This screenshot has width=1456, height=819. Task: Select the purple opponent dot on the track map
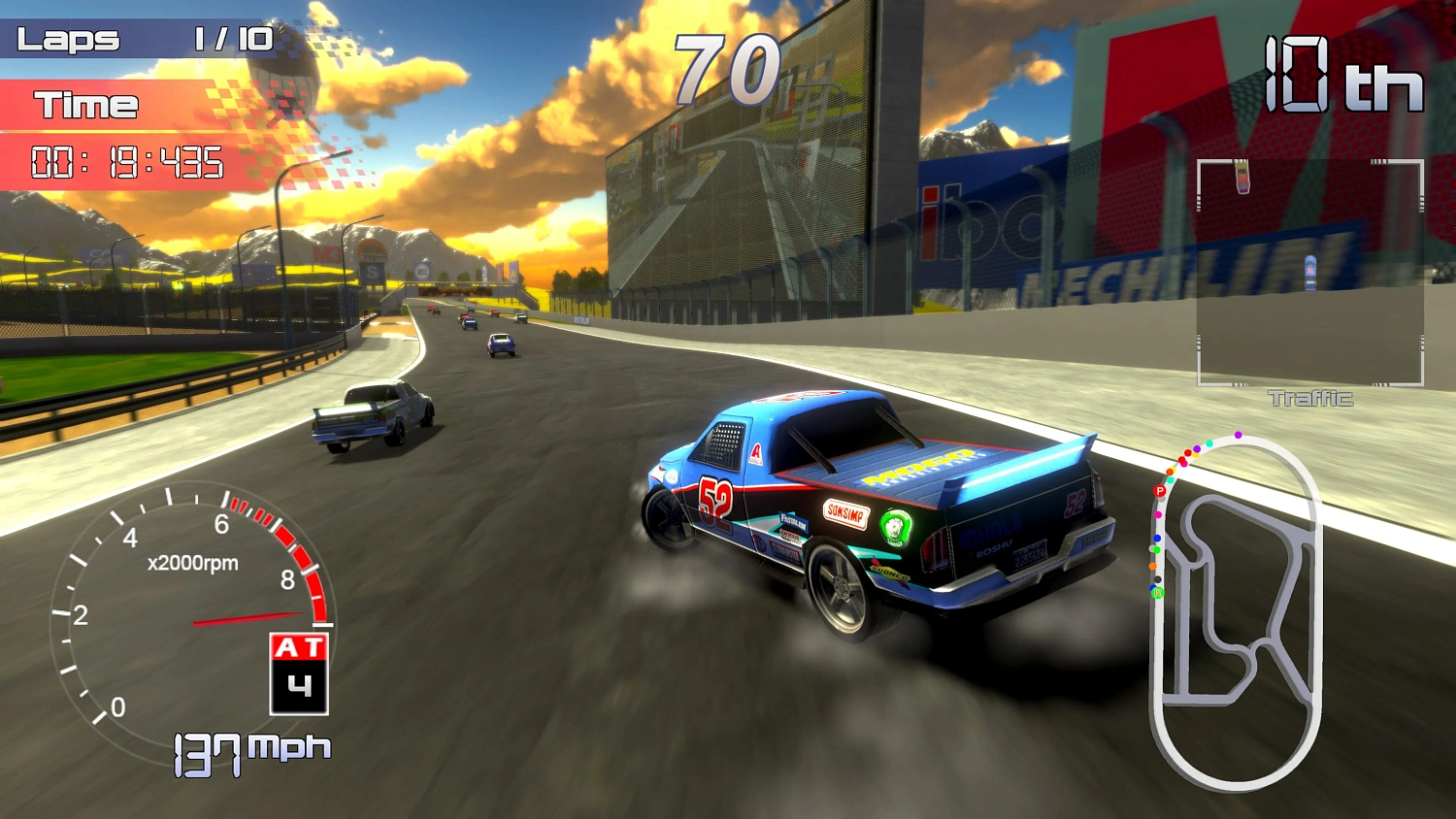(1238, 435)
